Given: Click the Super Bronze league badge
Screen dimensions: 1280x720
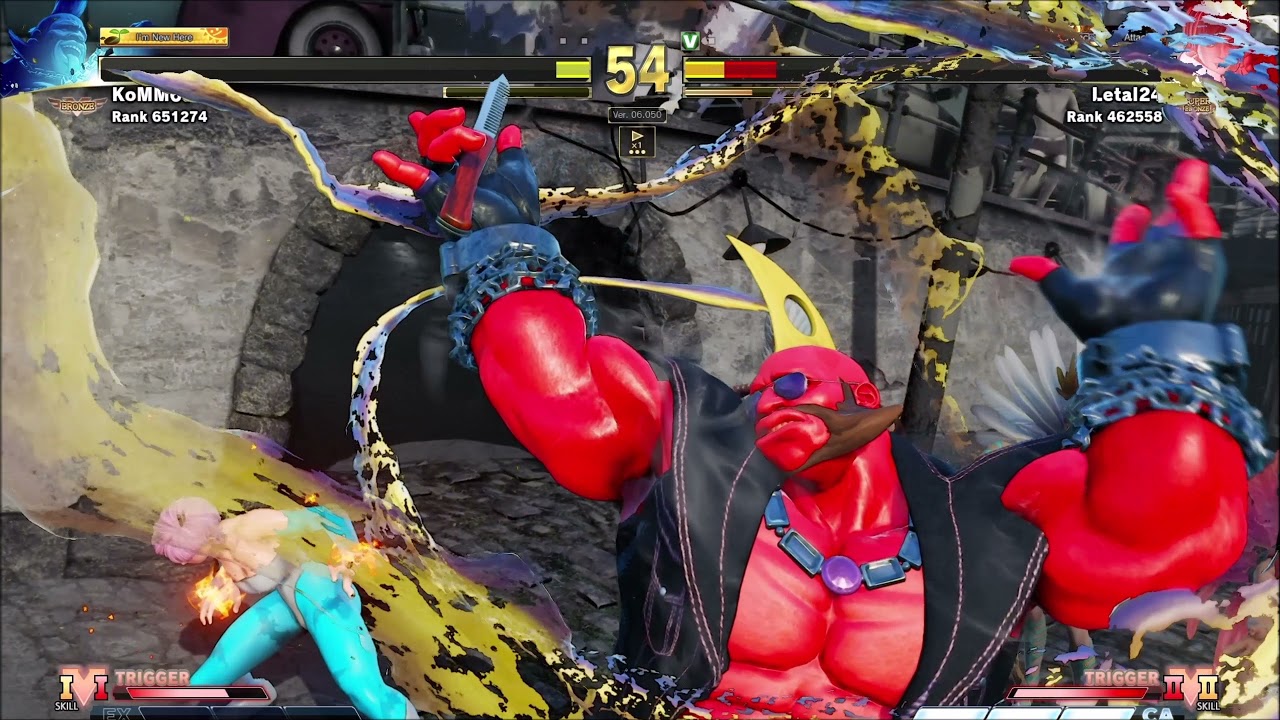Looking at the screenshot, I should (1197, 103).
